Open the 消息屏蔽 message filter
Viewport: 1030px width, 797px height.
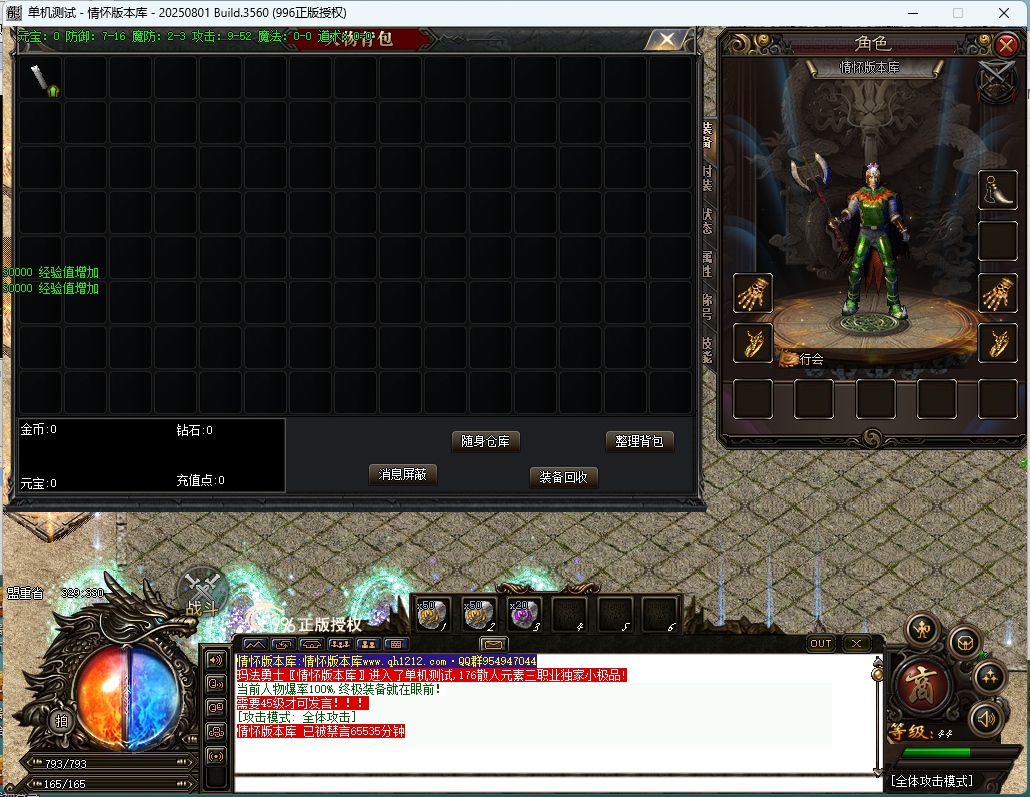pyautogui.click(x=403, y=474)
